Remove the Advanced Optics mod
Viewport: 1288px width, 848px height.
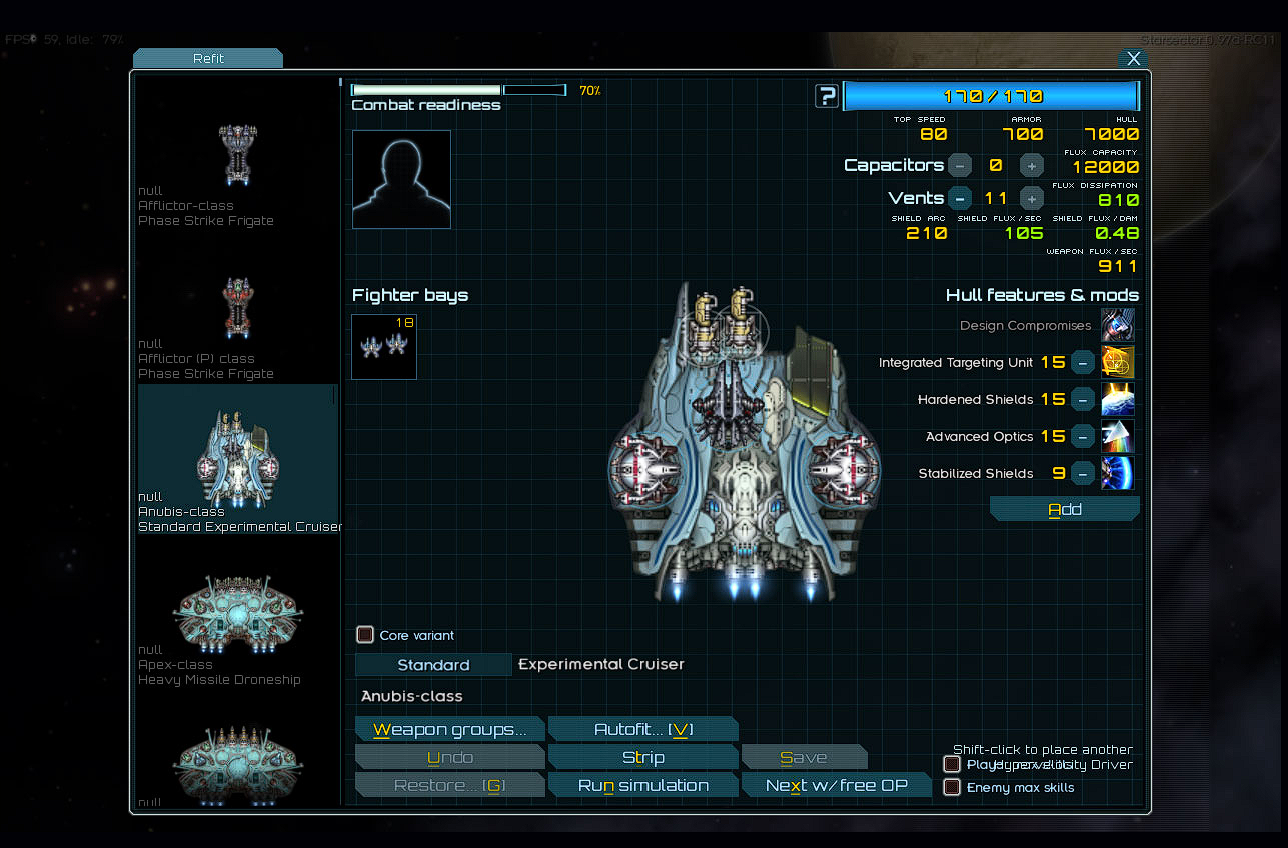pyautogui.click(x=1082, y=436)
